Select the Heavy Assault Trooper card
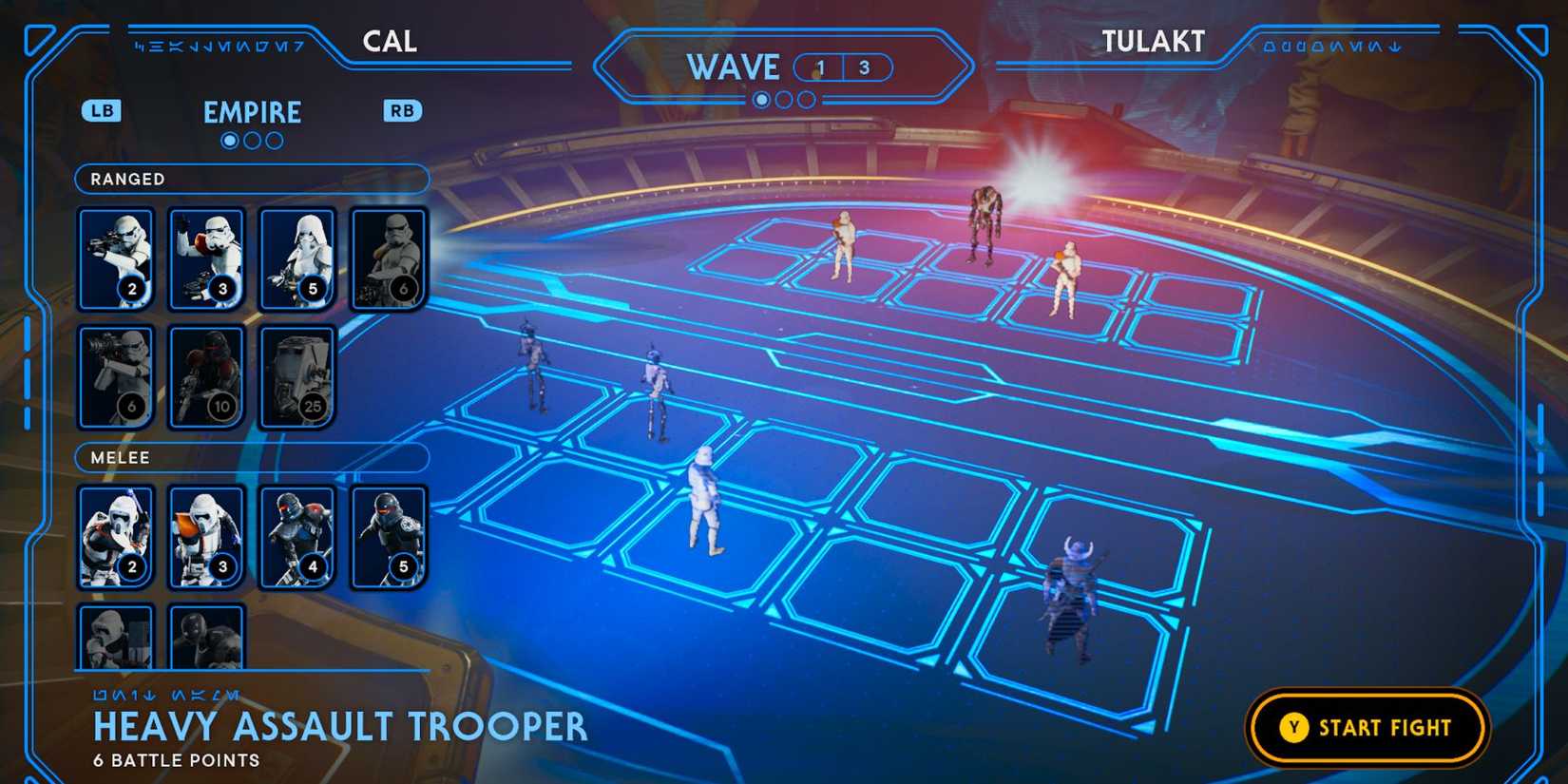 pyautogui.click(x=389, y=257)
